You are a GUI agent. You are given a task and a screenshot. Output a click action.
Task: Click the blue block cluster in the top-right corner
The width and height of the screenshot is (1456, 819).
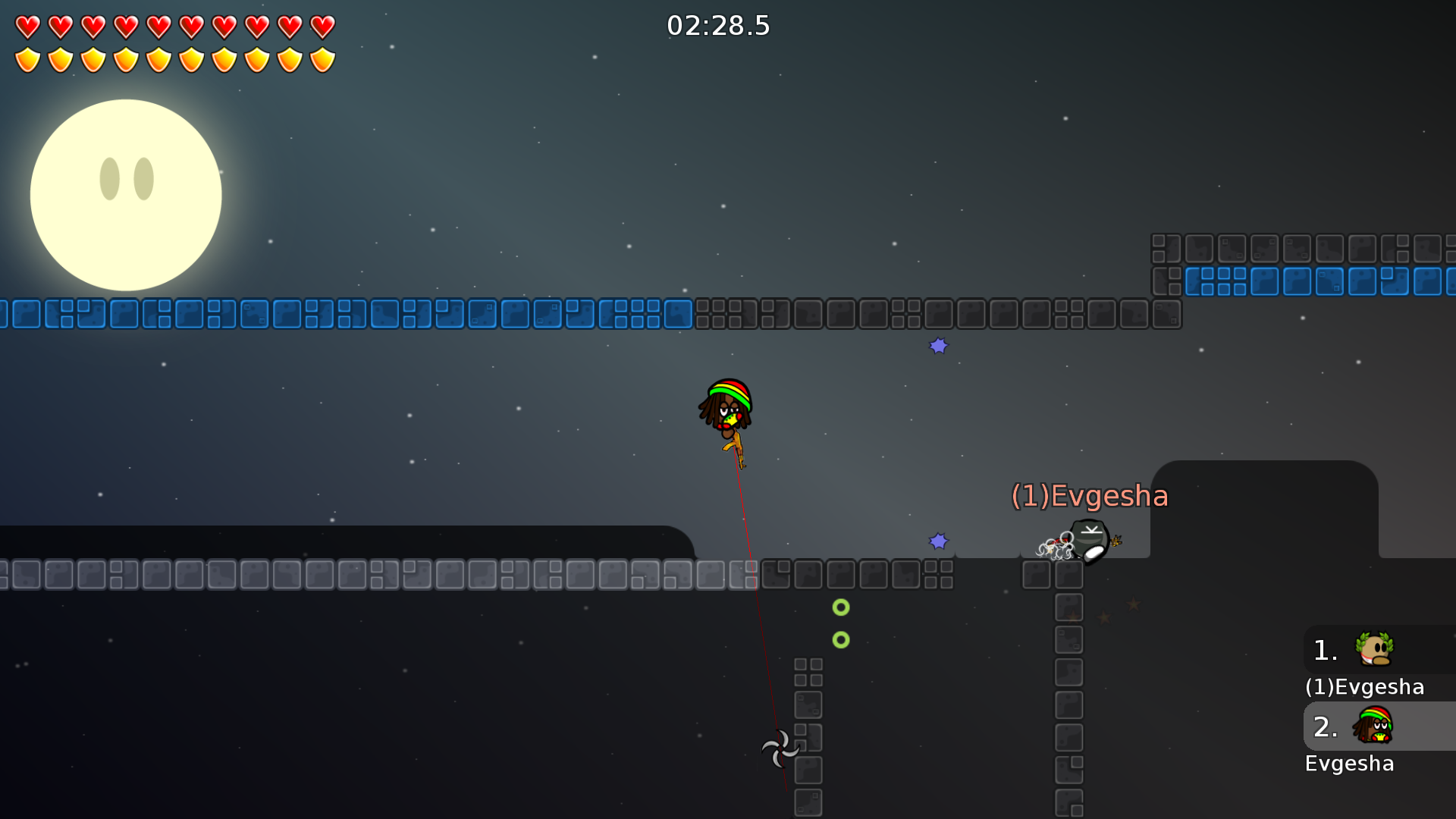tap(1319, 281)
